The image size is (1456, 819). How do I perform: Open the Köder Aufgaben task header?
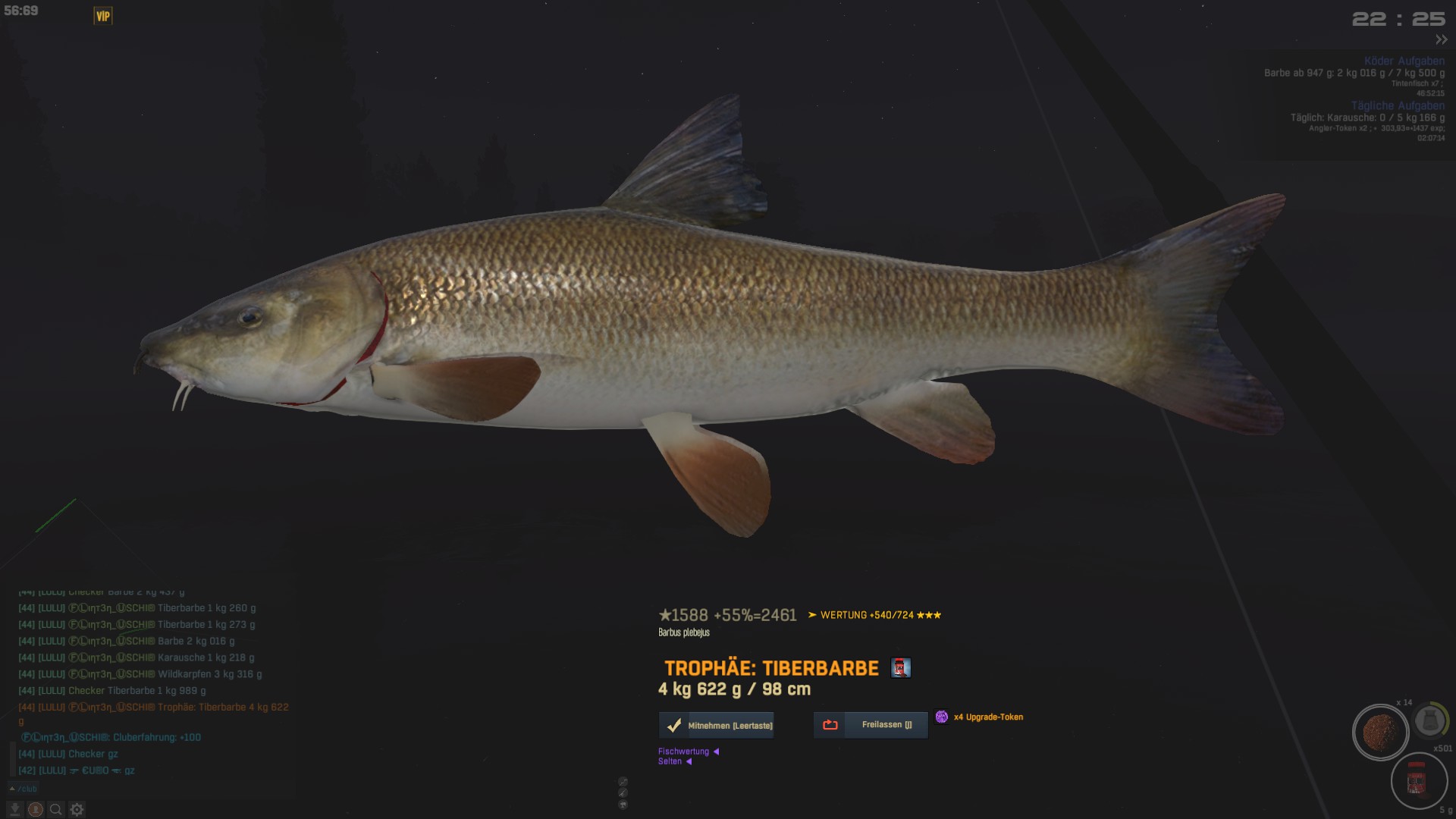pyautogui.click(x=1404, y=61)
